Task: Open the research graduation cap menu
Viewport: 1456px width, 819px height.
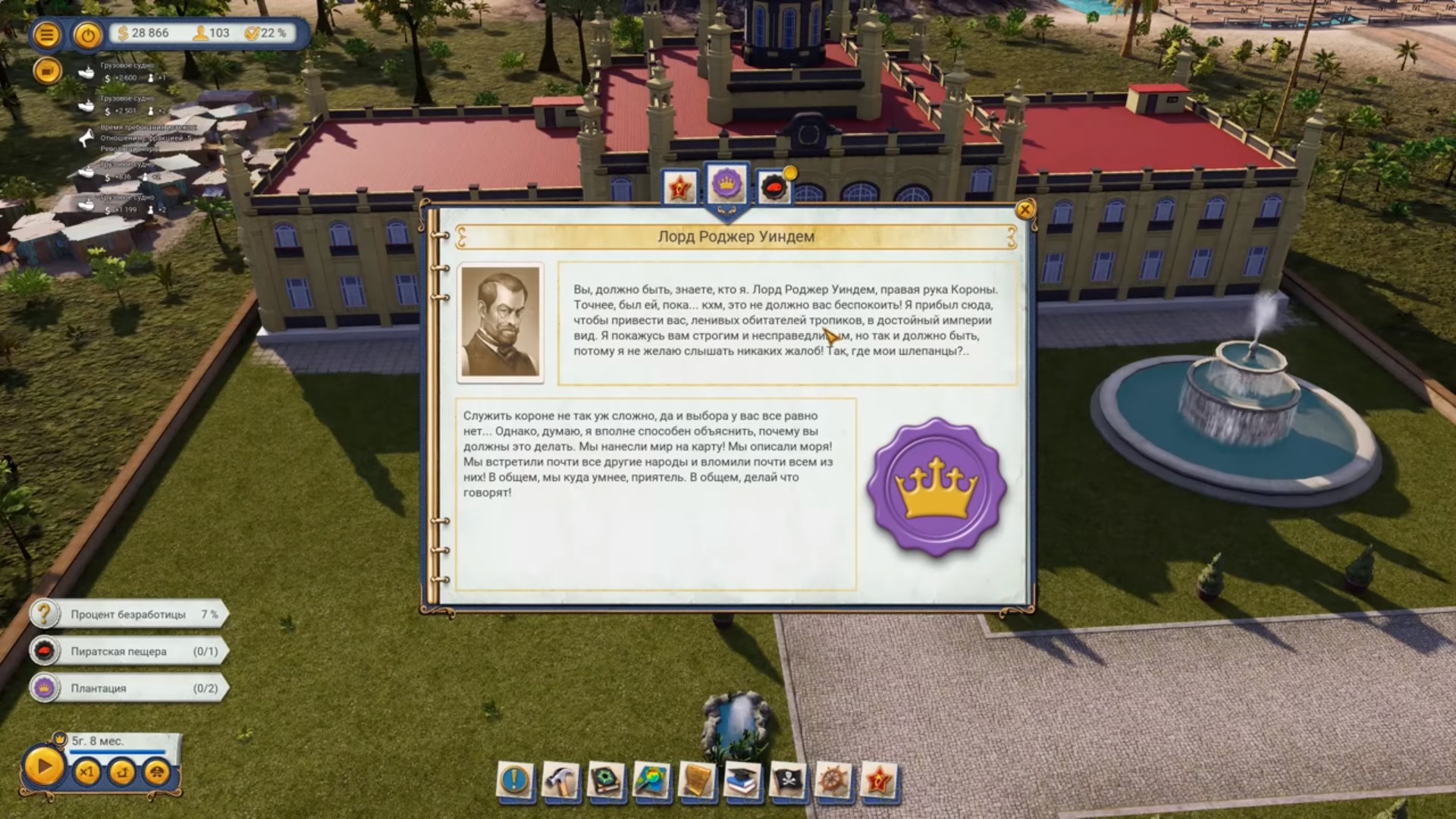Action: tap(742, 781)
